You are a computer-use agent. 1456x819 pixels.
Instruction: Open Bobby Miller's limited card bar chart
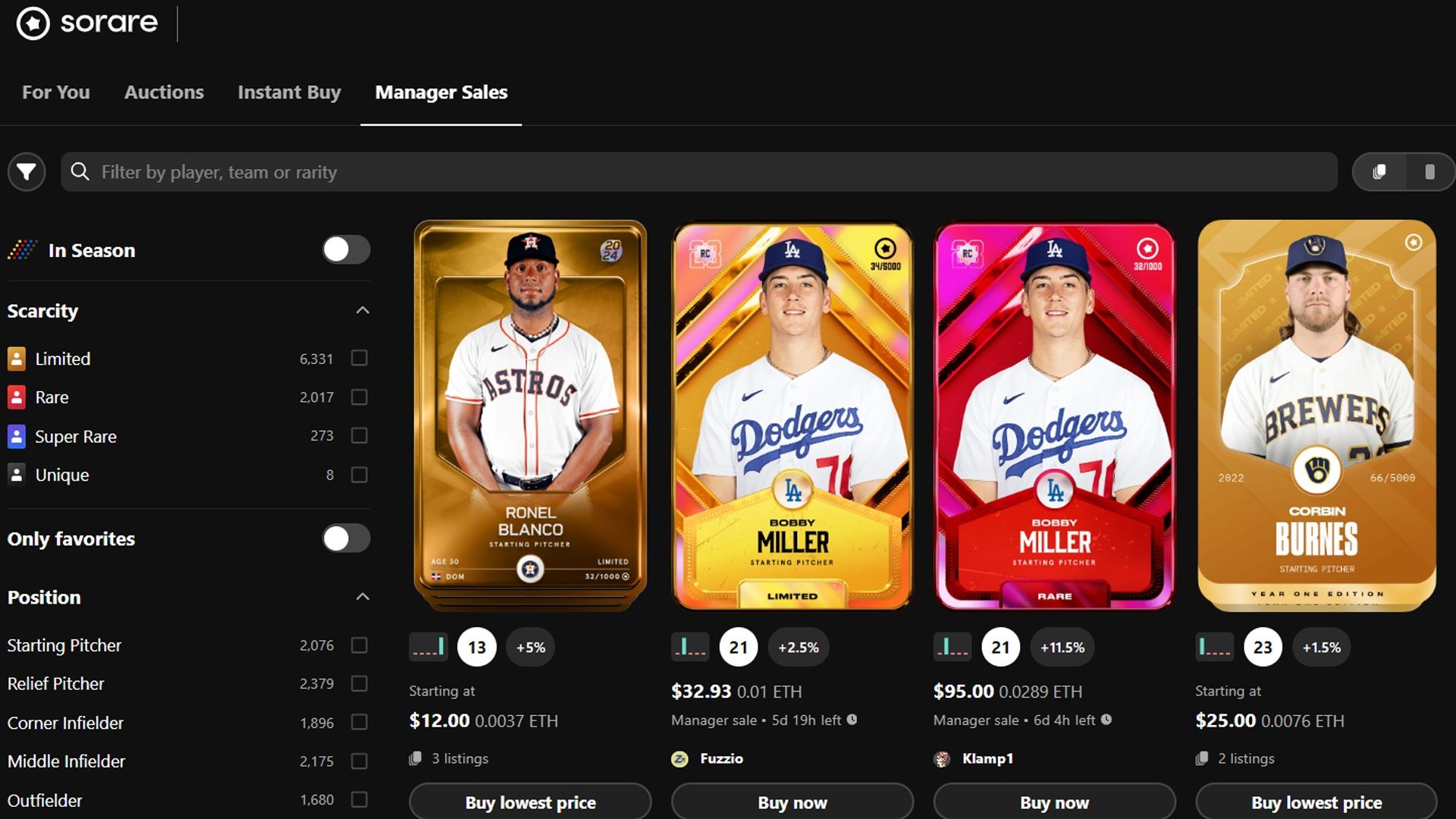tap(689, 647)
